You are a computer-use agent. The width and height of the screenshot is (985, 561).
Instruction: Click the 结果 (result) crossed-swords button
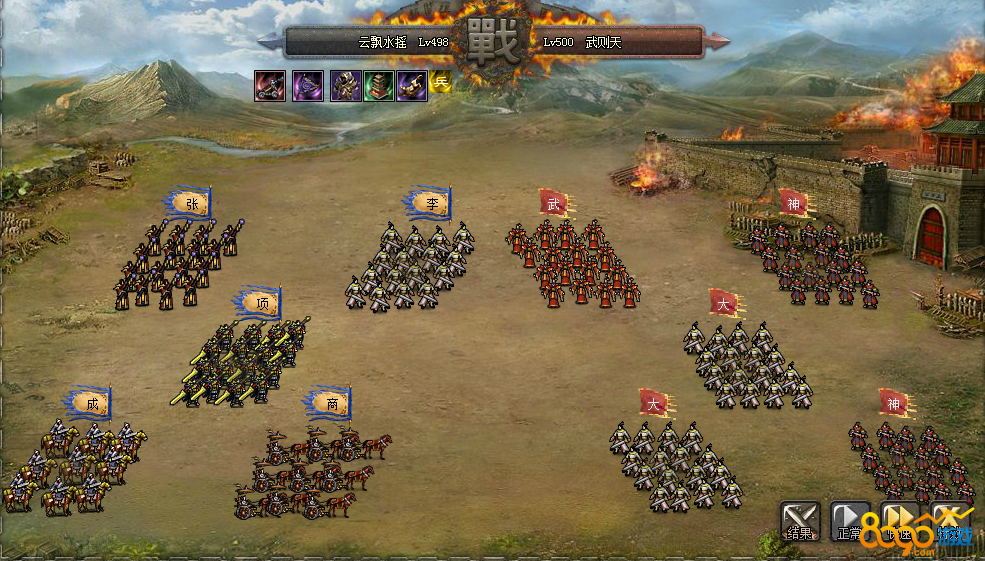[800, 521]
